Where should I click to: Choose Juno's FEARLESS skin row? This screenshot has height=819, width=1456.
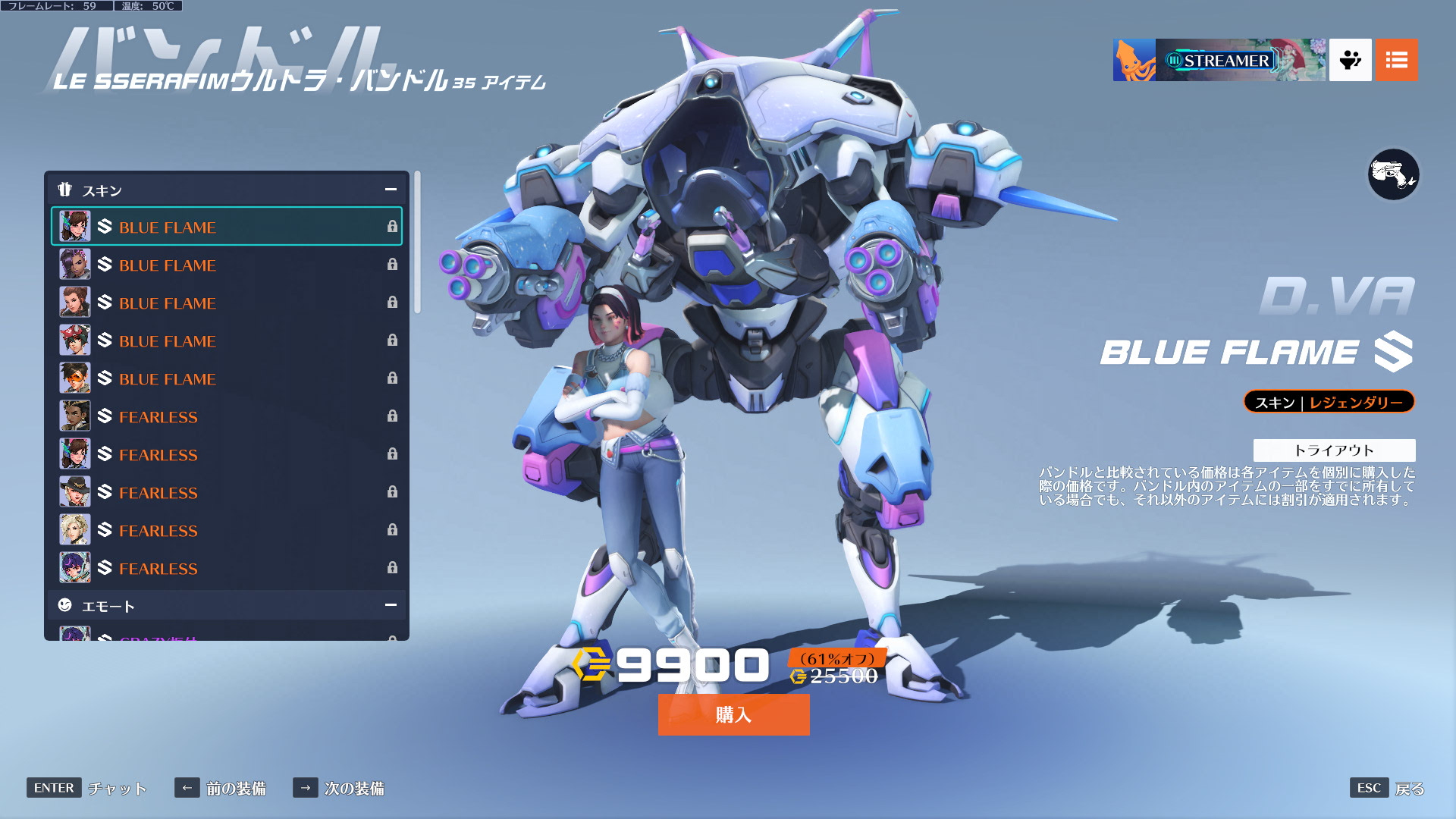point(227,568)
